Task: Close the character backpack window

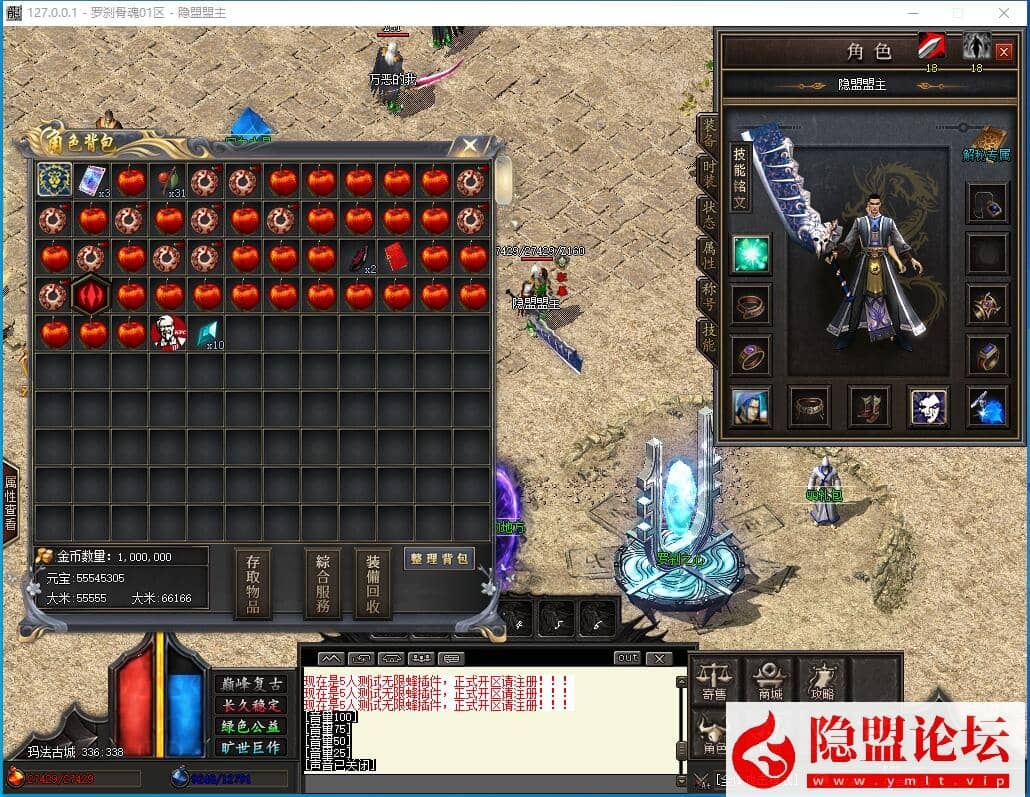Action: click(469, 146)
